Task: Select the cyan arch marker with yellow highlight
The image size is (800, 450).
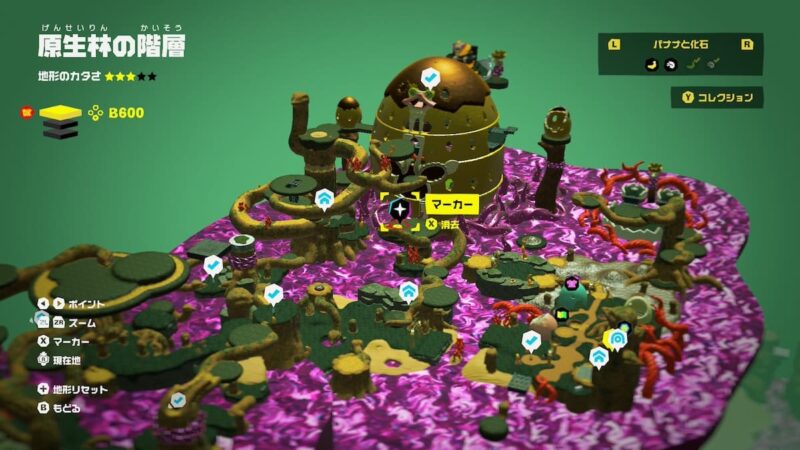Action: pyautogui.click(x=618, y=338)
